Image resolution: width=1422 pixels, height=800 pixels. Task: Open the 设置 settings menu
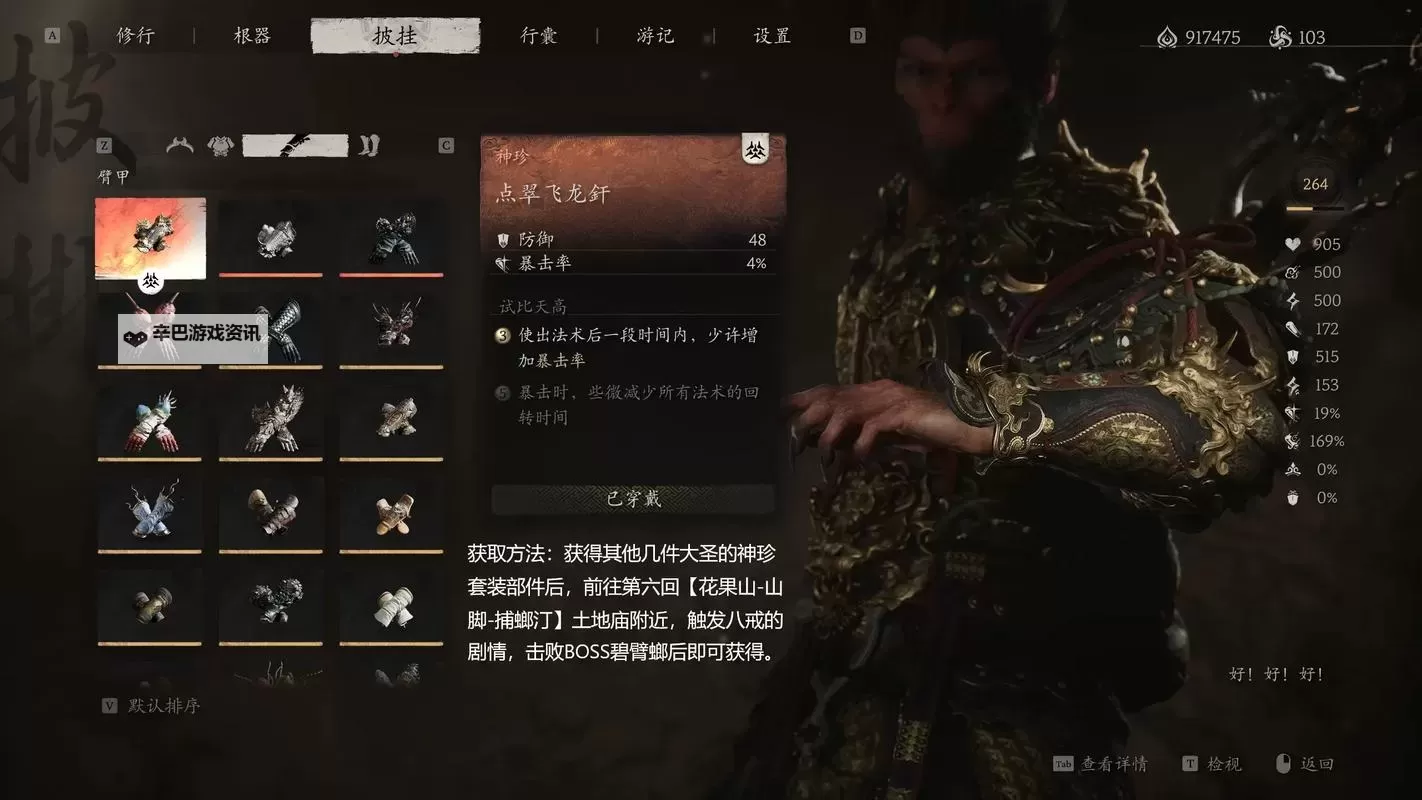pyautogui.click(x=768, y=34)
